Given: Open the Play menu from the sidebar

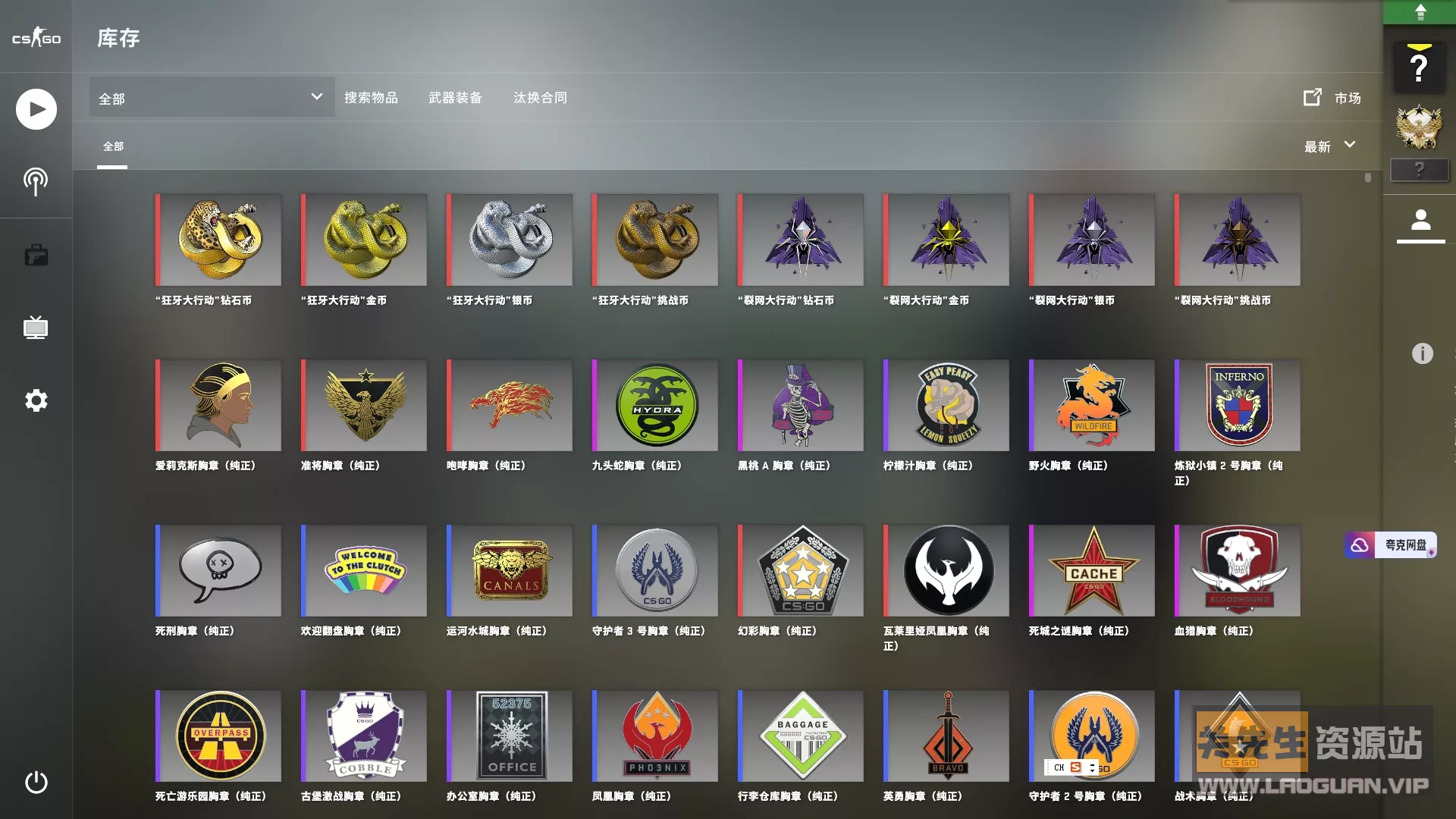Looking at the screenshot, I should [36, 108].
